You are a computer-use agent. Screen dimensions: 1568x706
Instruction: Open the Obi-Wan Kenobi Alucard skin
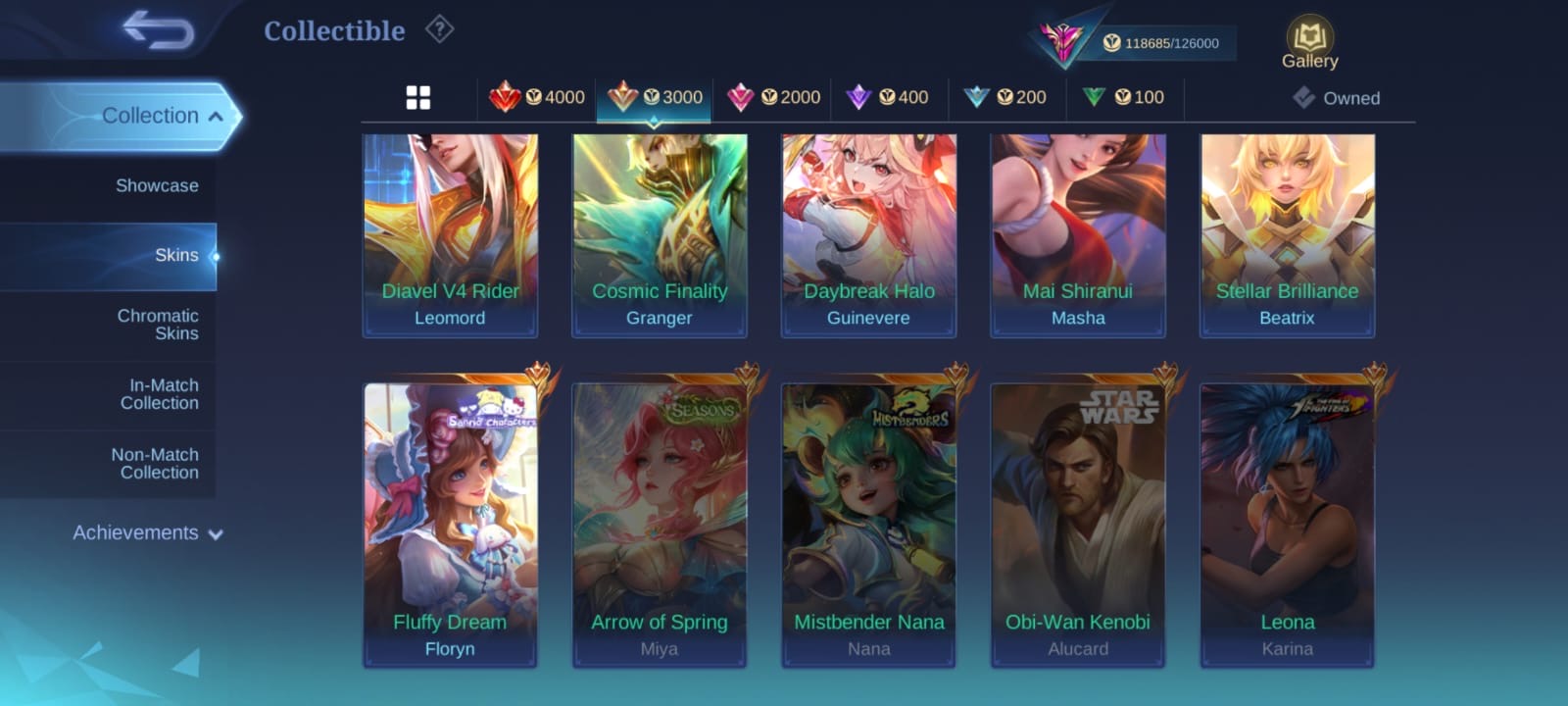coord(1078,525)
